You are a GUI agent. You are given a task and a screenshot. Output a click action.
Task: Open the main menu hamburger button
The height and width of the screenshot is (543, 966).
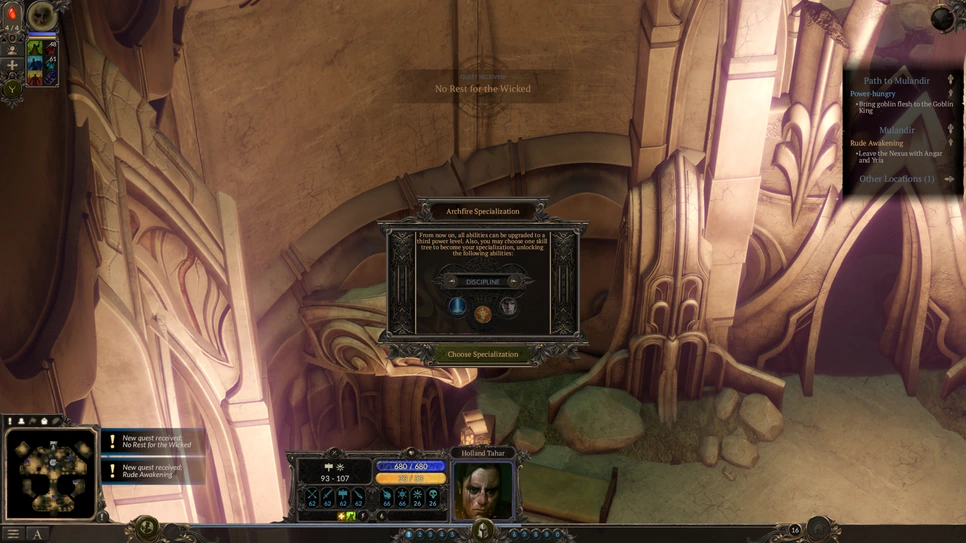[13, 534]
